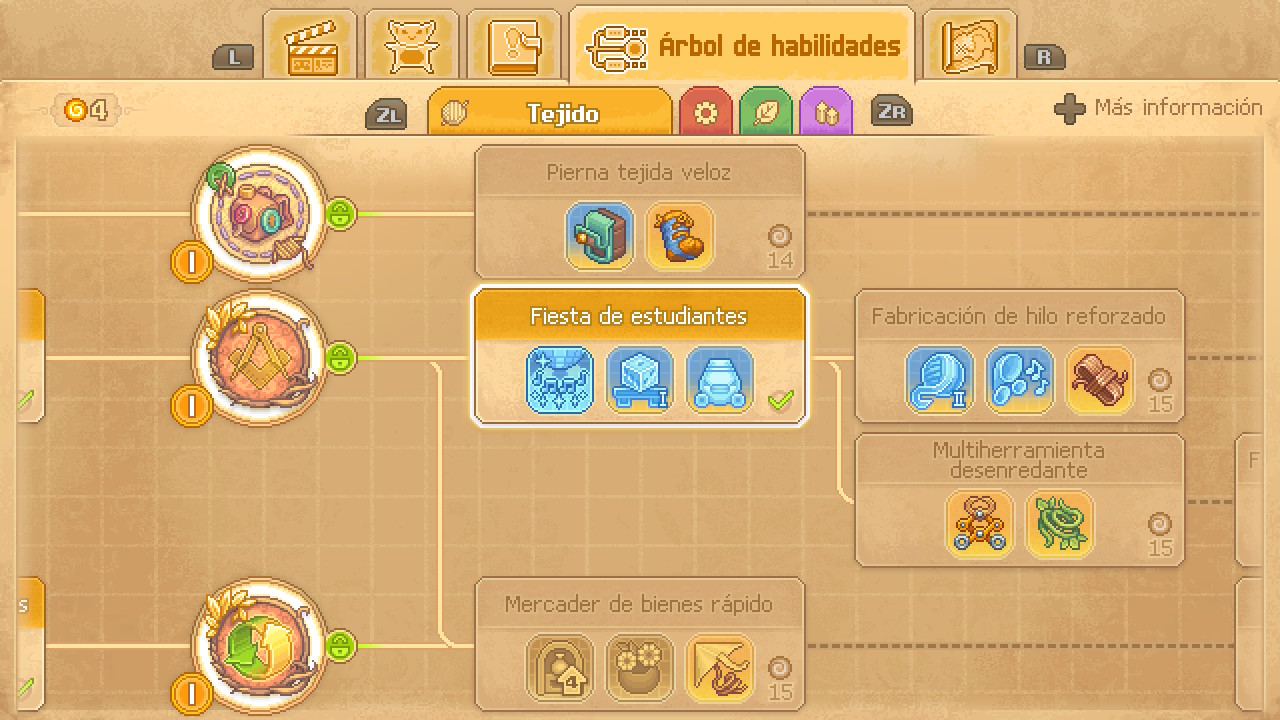Select the Mercader de bienes rápido skill
The height and width of the screenshot is (720, 1280).
[x=639, y=644]
